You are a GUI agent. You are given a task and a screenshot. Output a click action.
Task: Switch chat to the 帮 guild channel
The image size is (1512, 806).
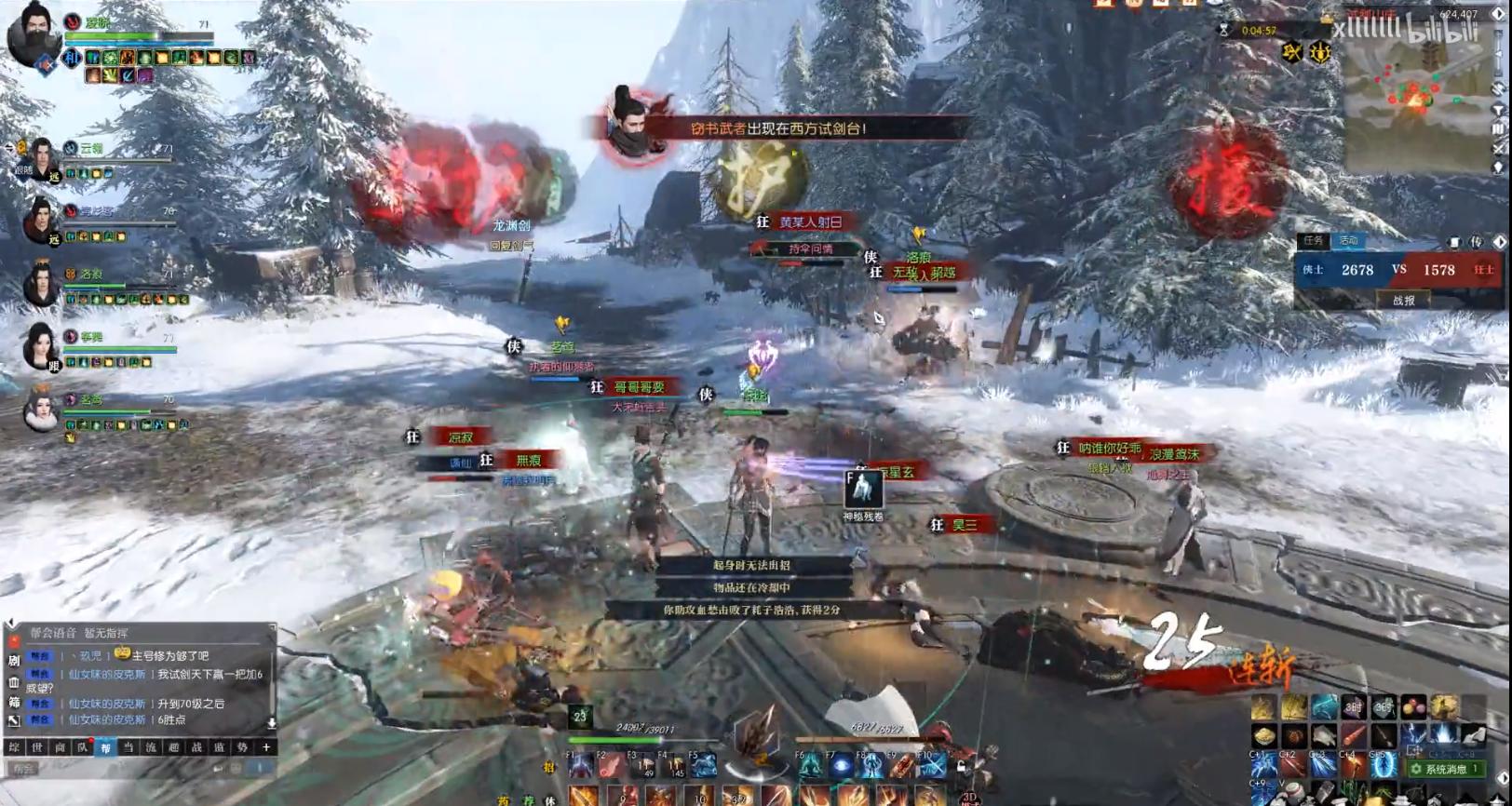pyautogui.click(x=105, y=747)
